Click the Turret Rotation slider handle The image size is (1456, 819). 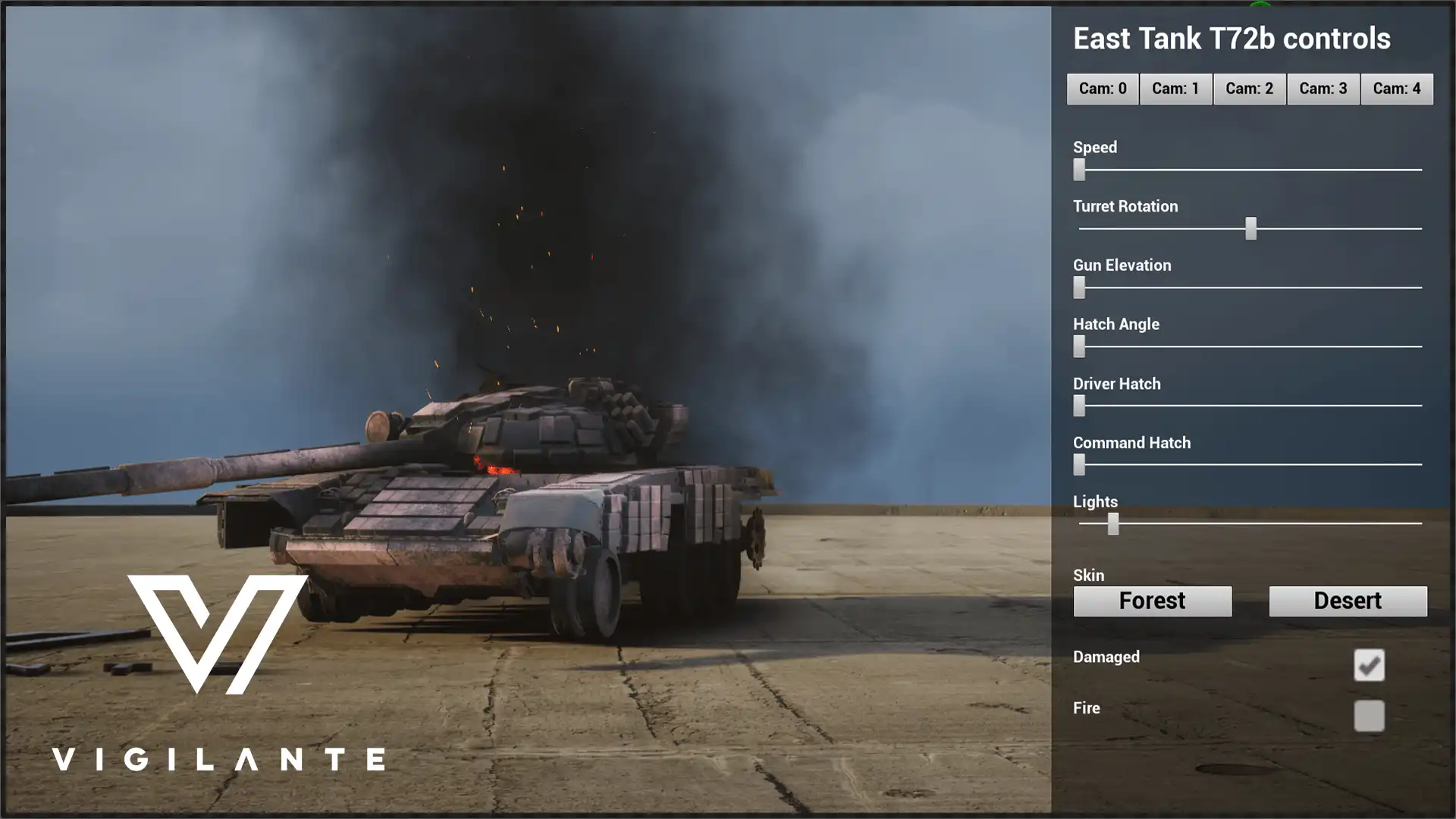[x=1250, y=228]
